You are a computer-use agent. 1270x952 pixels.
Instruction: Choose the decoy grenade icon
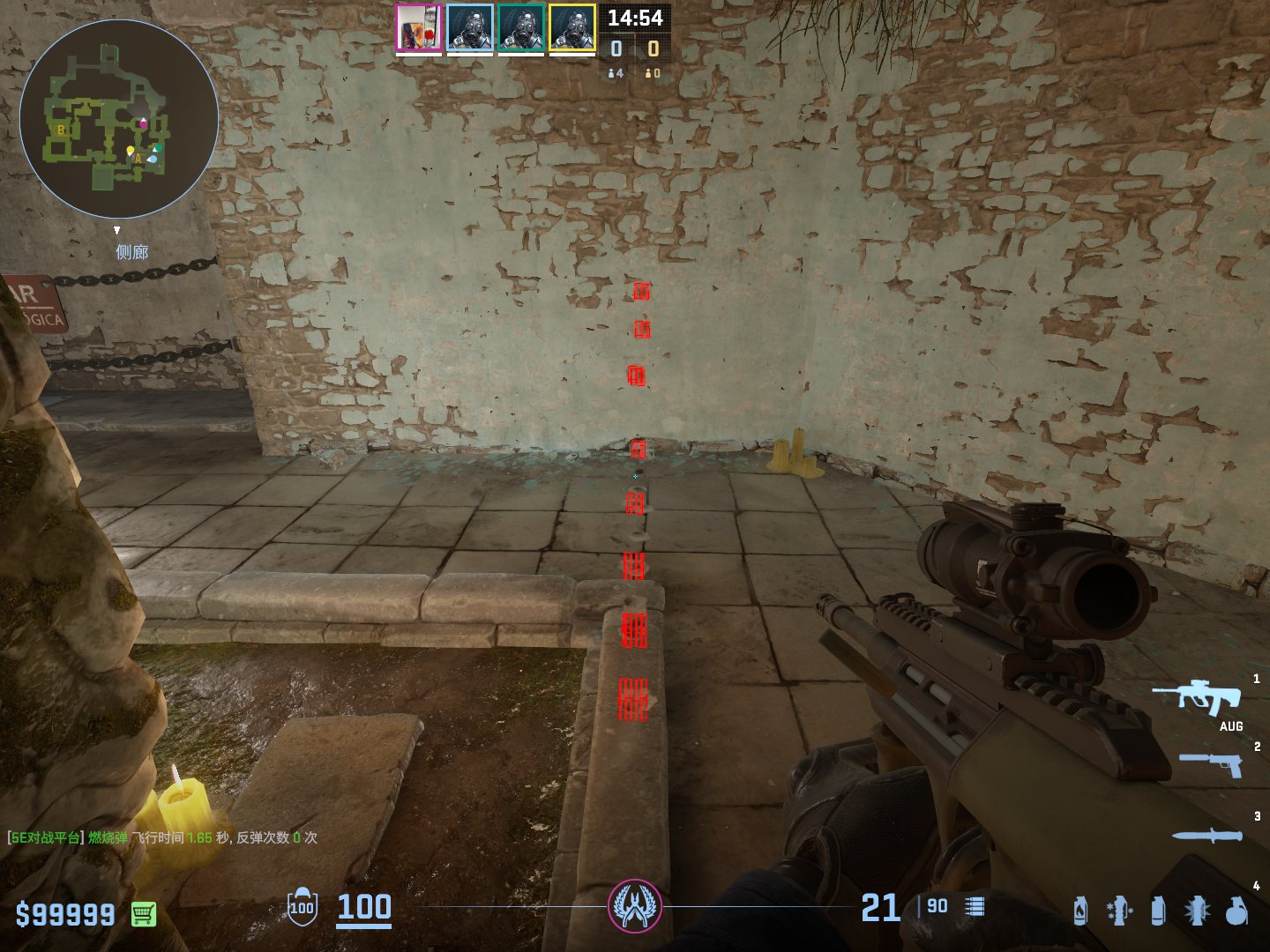1119,911
